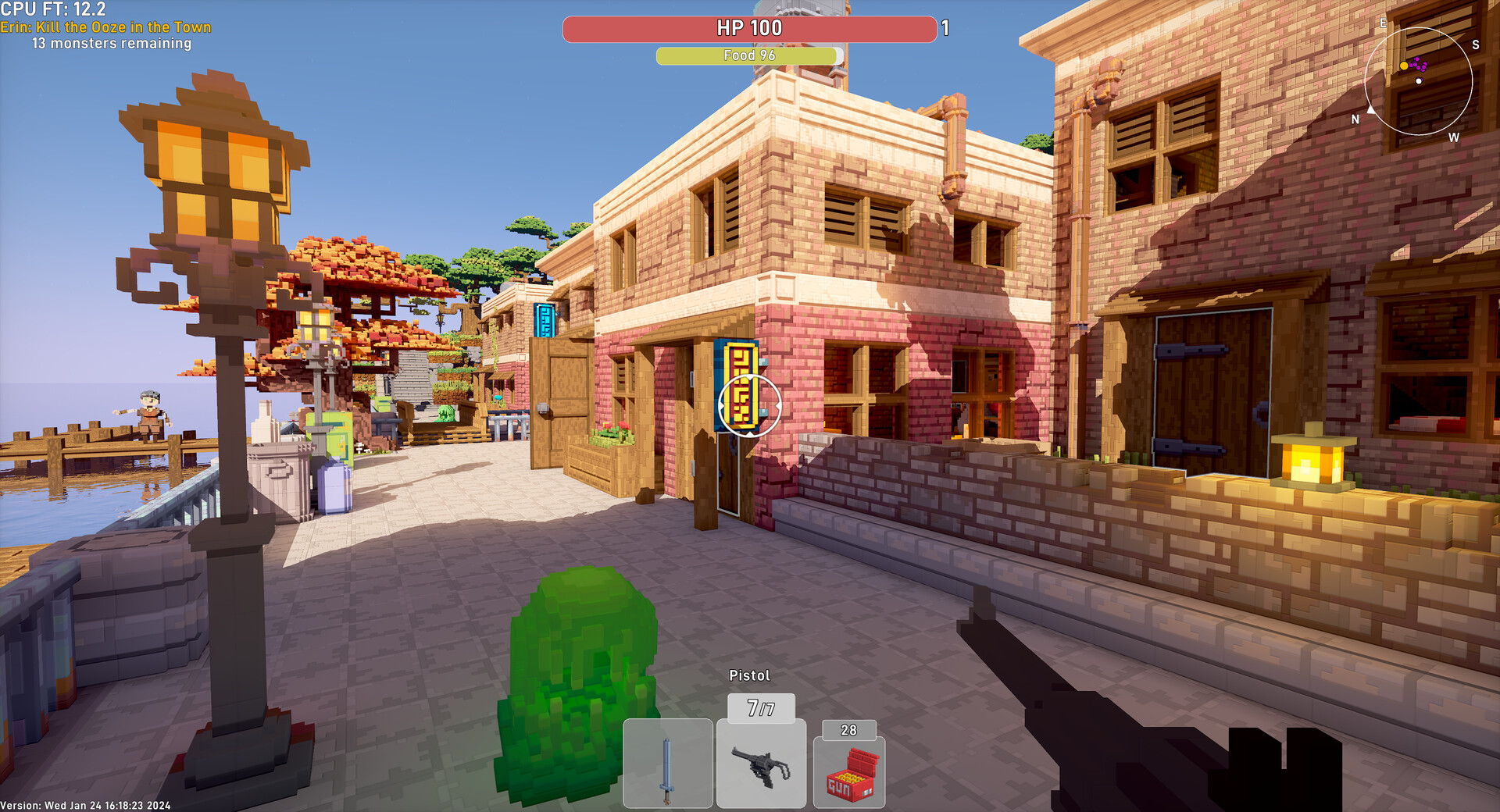Click the quest text Kill the Ooze

tap(105, 27)
